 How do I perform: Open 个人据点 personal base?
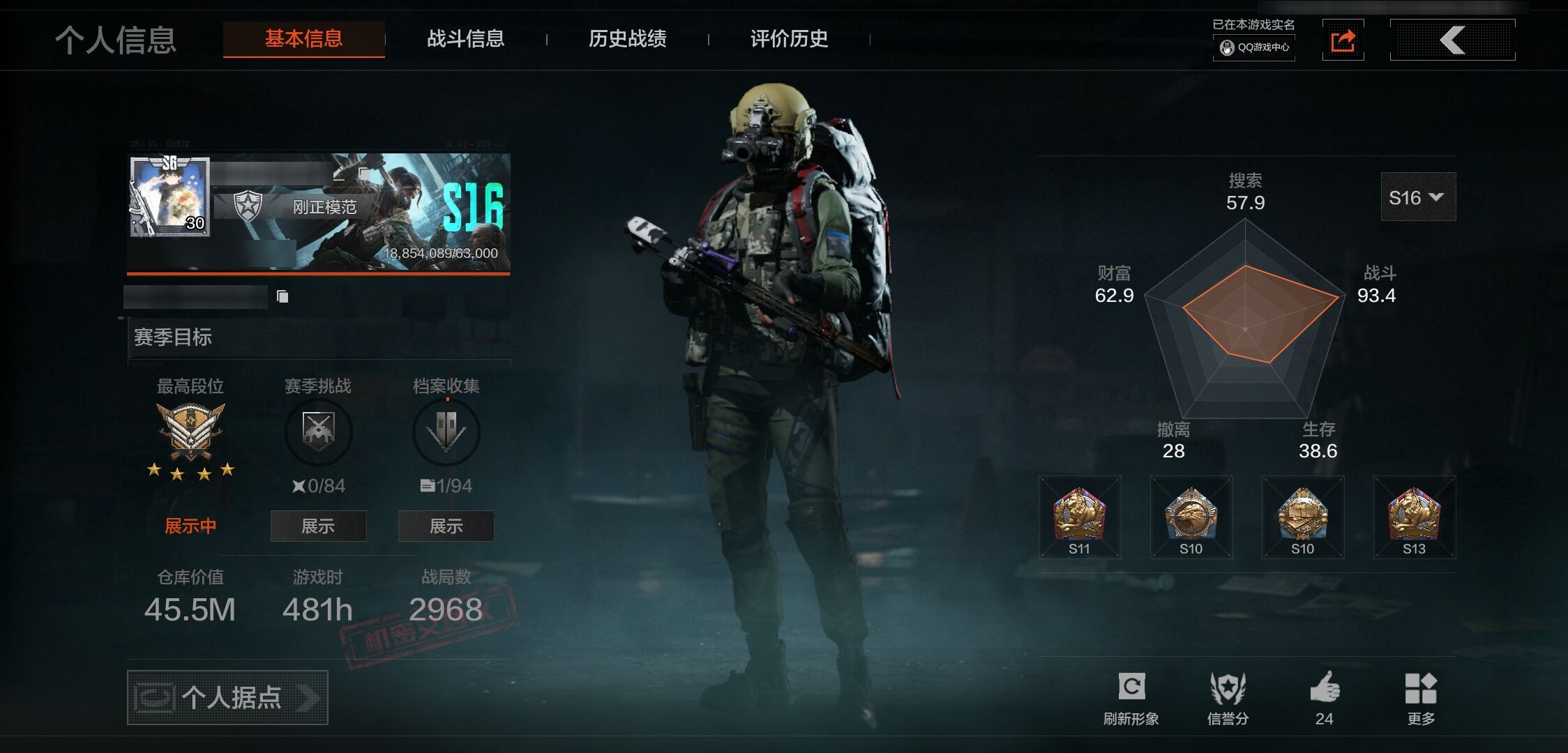[227, 697]
